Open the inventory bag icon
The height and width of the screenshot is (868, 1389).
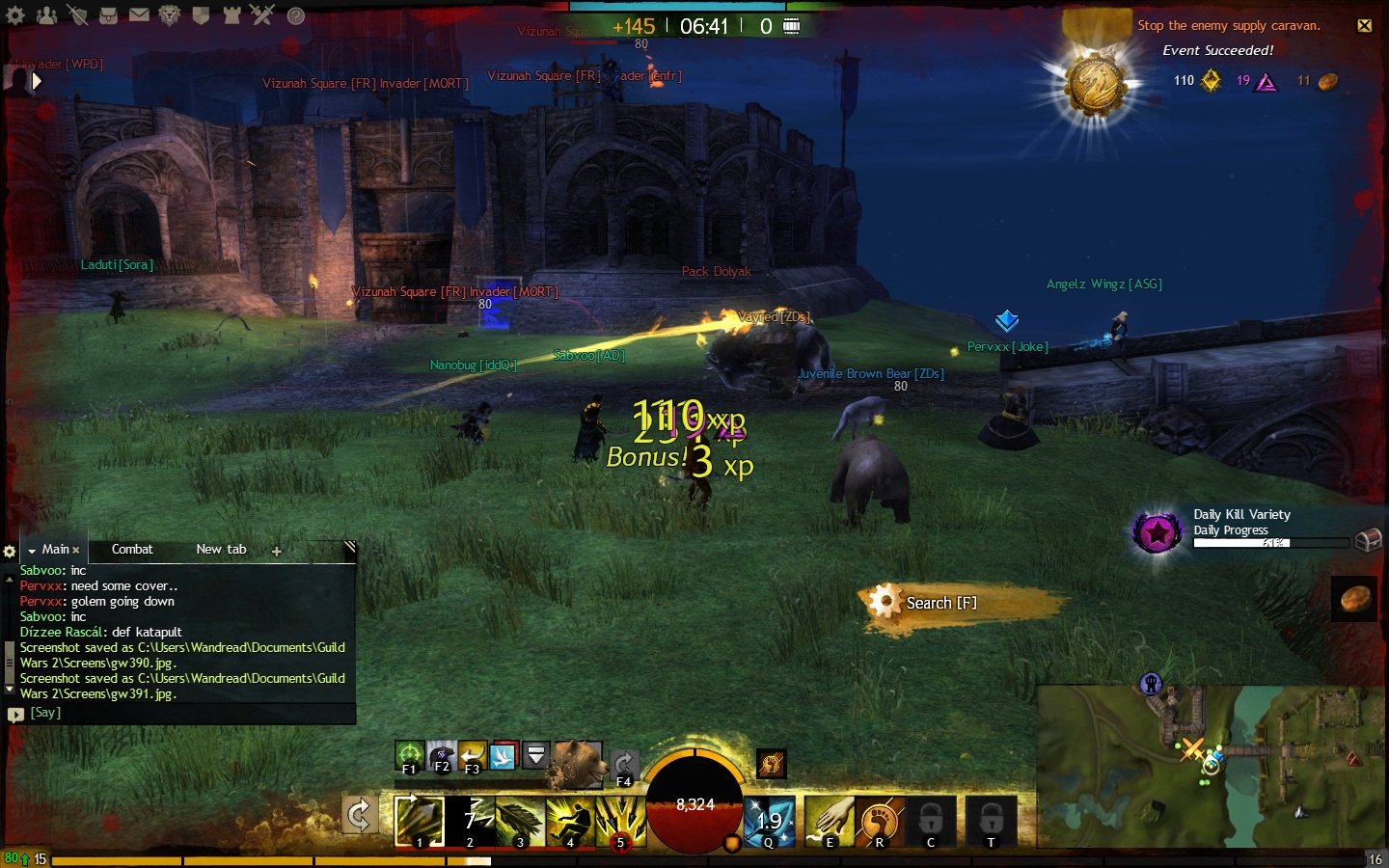coord(108,15)
